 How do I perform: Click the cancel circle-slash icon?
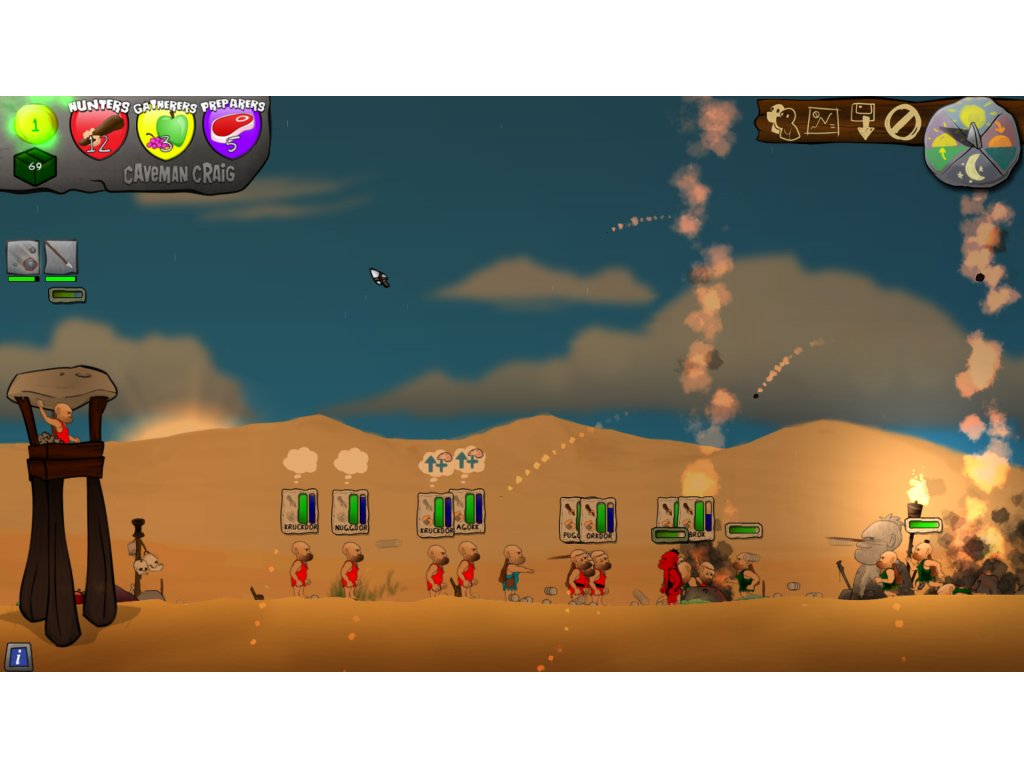tap(902, 123)
